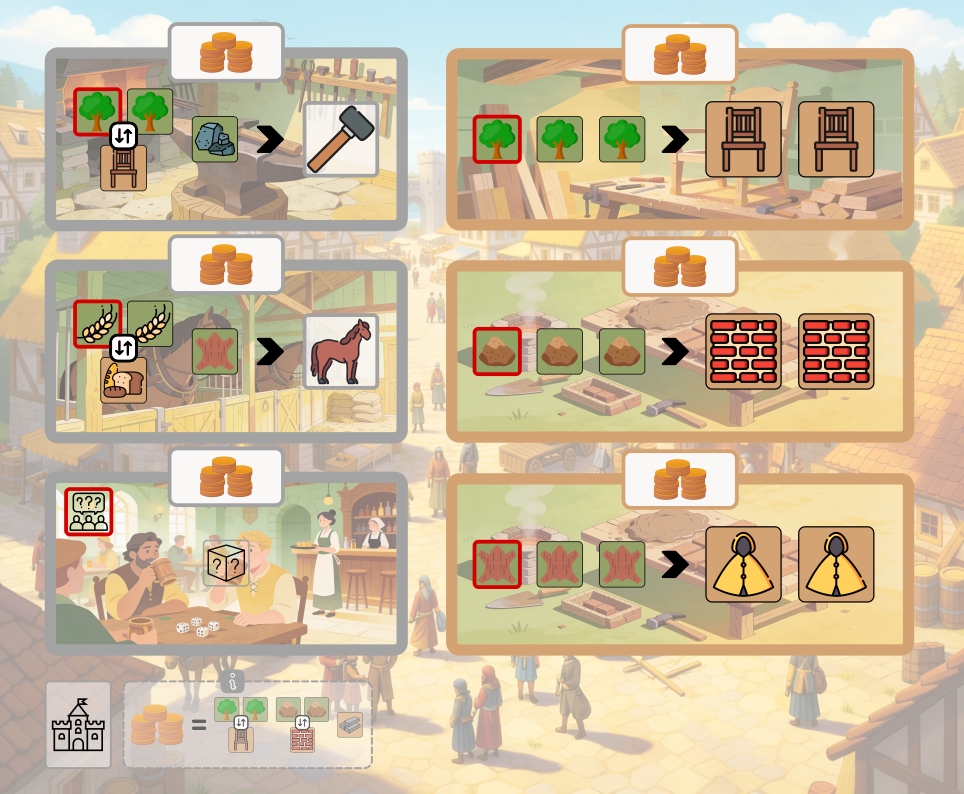The image size is (964, 794).
Task: Select the horse output in the stable card
Action: (x=340, y=352)
